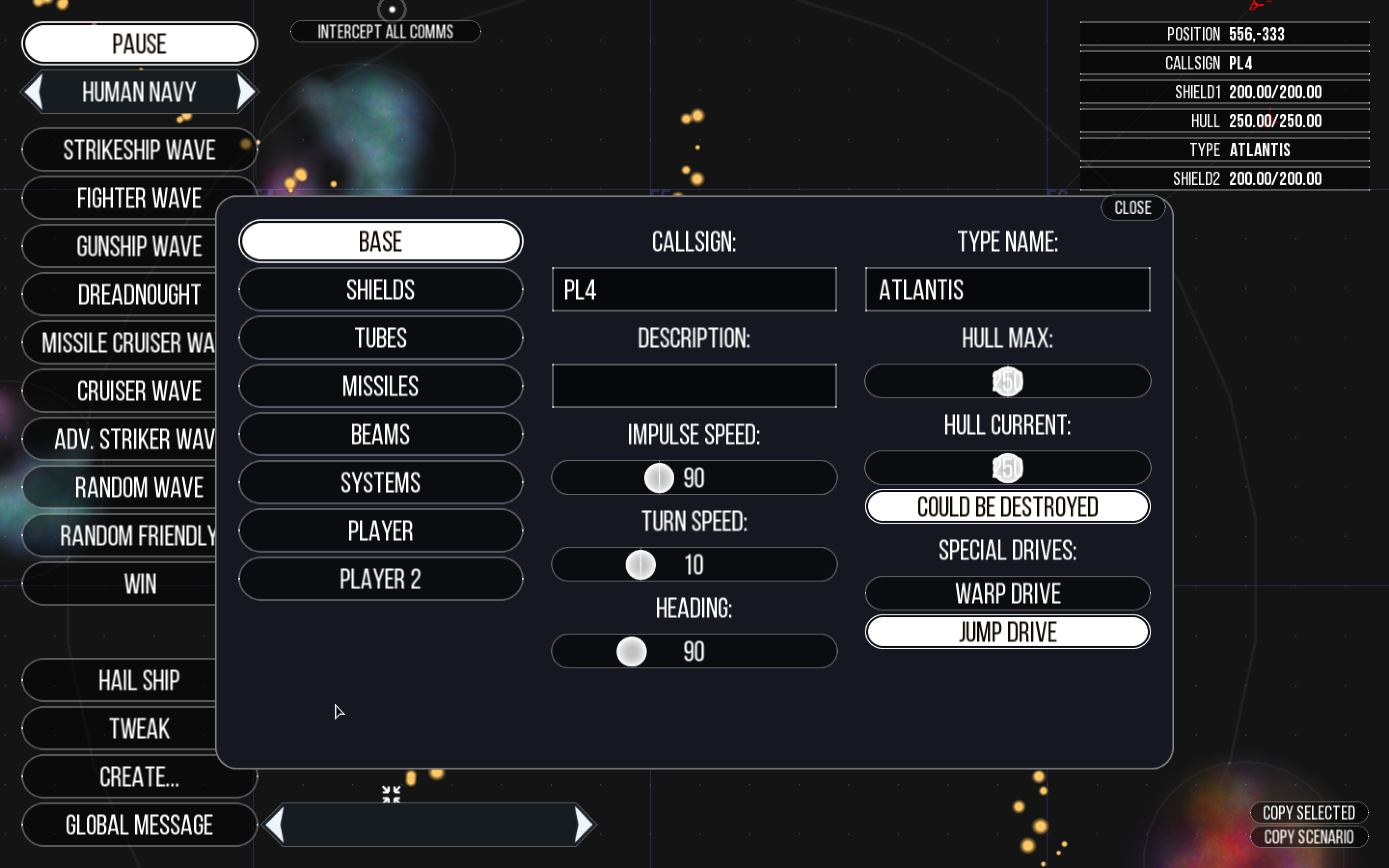This screenshot has width=1389, height=868.
Task: Advance faction selector past Human Navy
Action: [245, 91]
